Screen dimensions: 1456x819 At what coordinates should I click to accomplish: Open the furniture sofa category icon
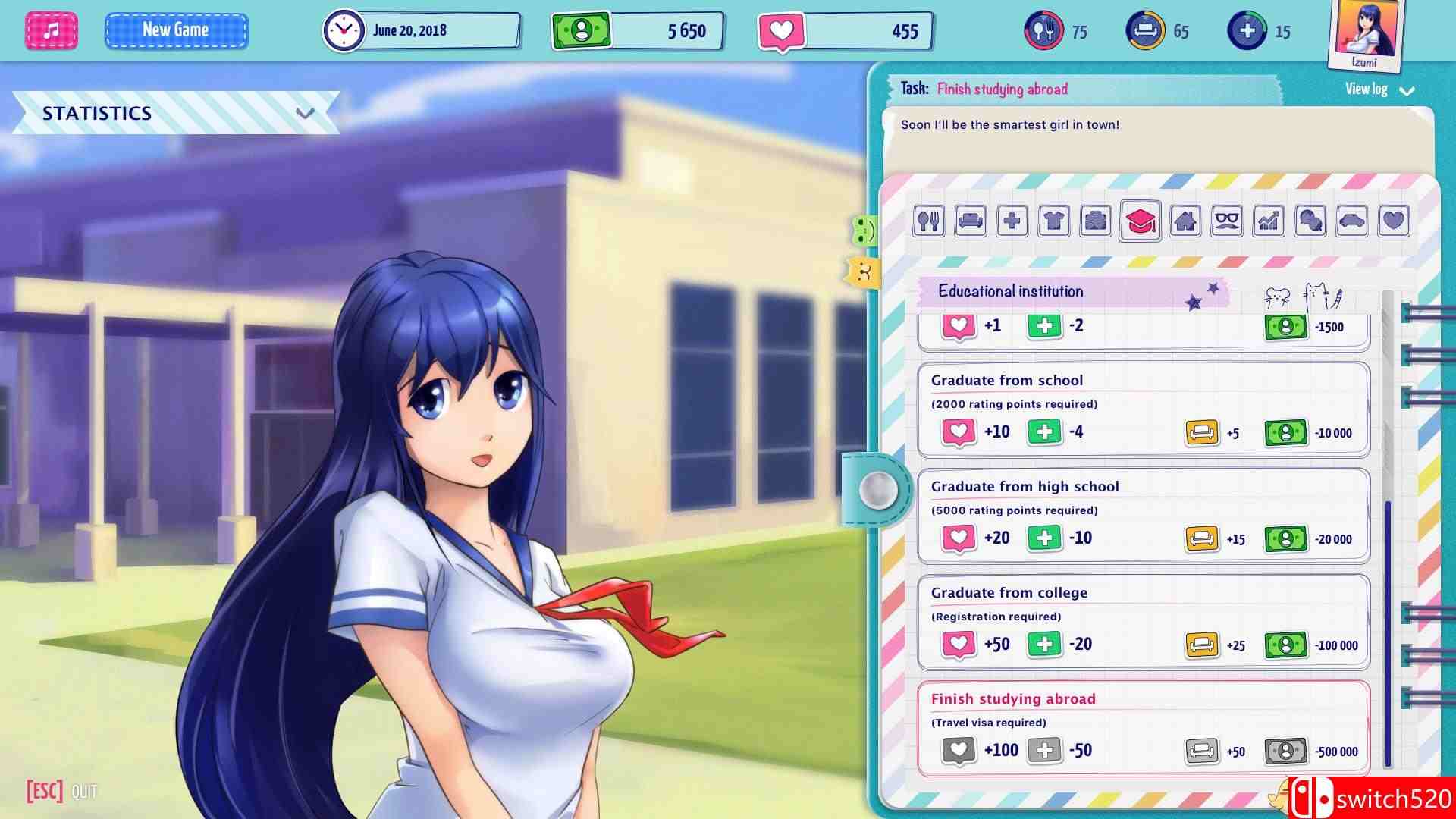[x=970, y=222]
